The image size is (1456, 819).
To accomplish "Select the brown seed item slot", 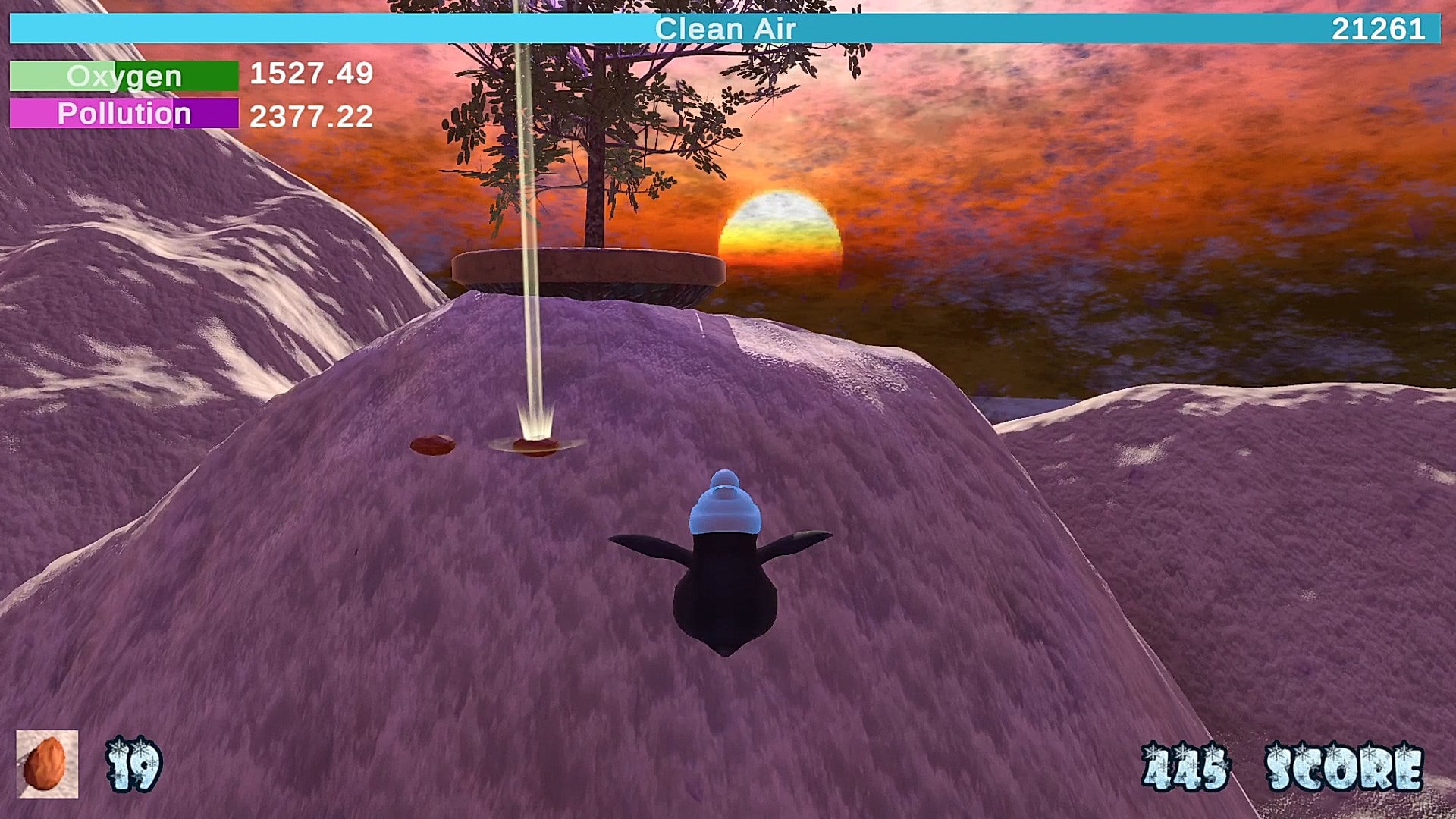I will click(x=47, y=764).
